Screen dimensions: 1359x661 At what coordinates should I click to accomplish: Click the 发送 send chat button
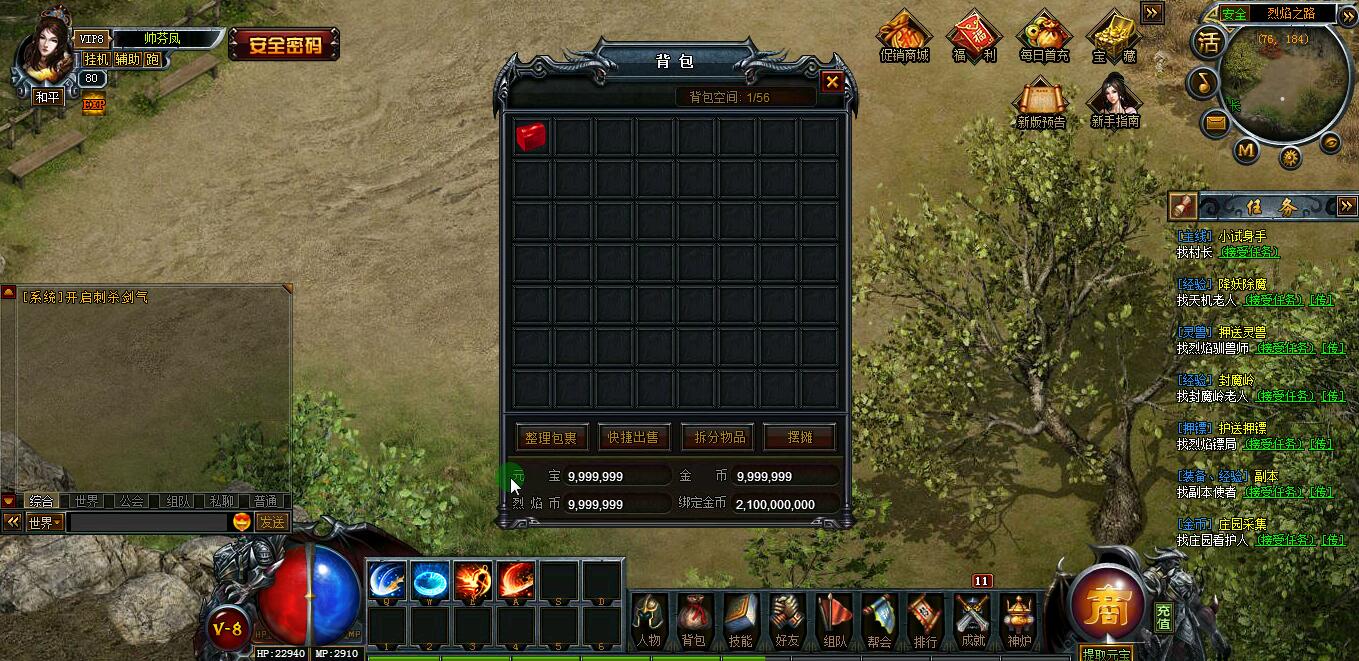(272, 522)
